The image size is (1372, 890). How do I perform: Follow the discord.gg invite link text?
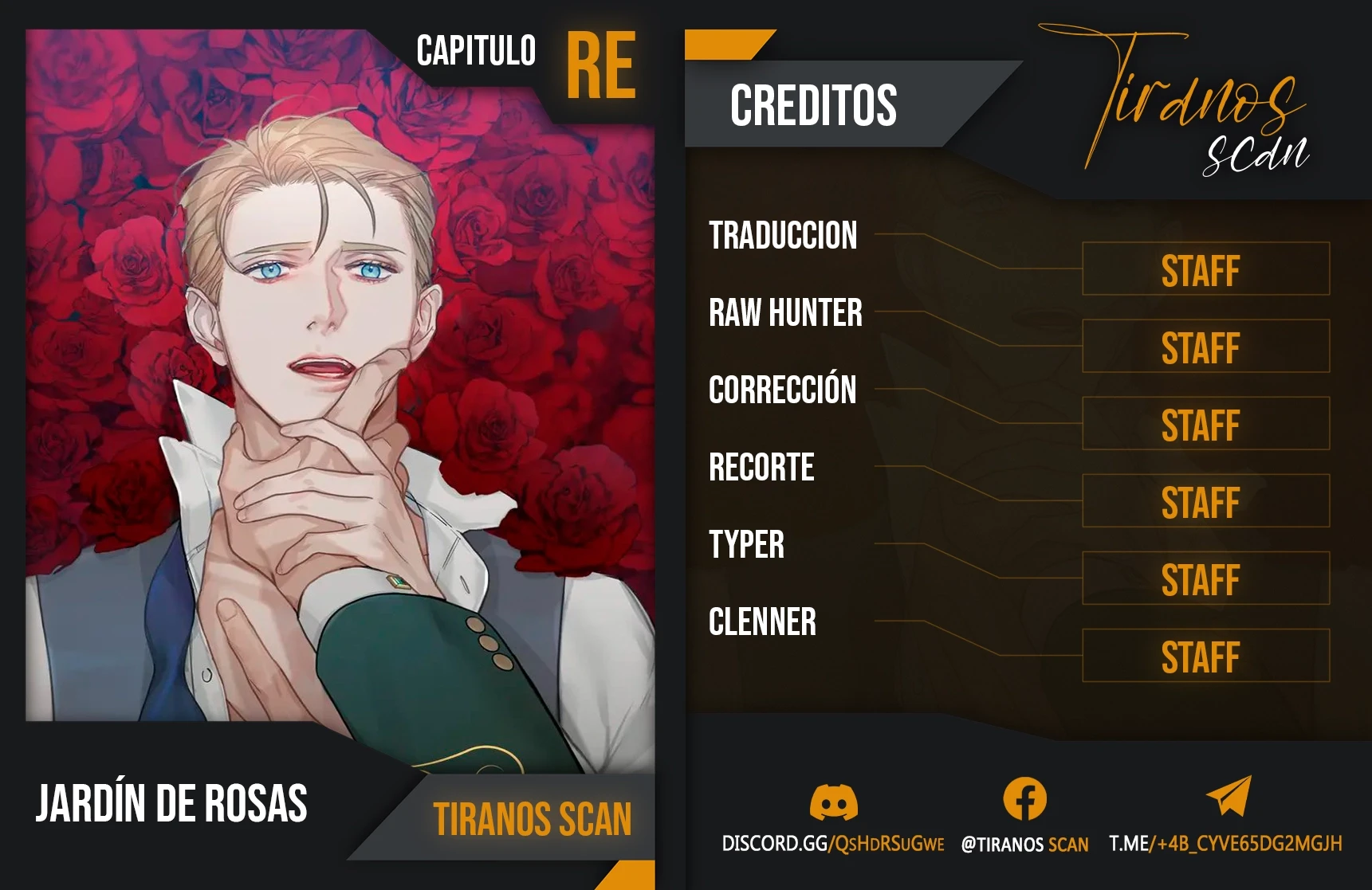pyautogui.click(x=832, y=844)
